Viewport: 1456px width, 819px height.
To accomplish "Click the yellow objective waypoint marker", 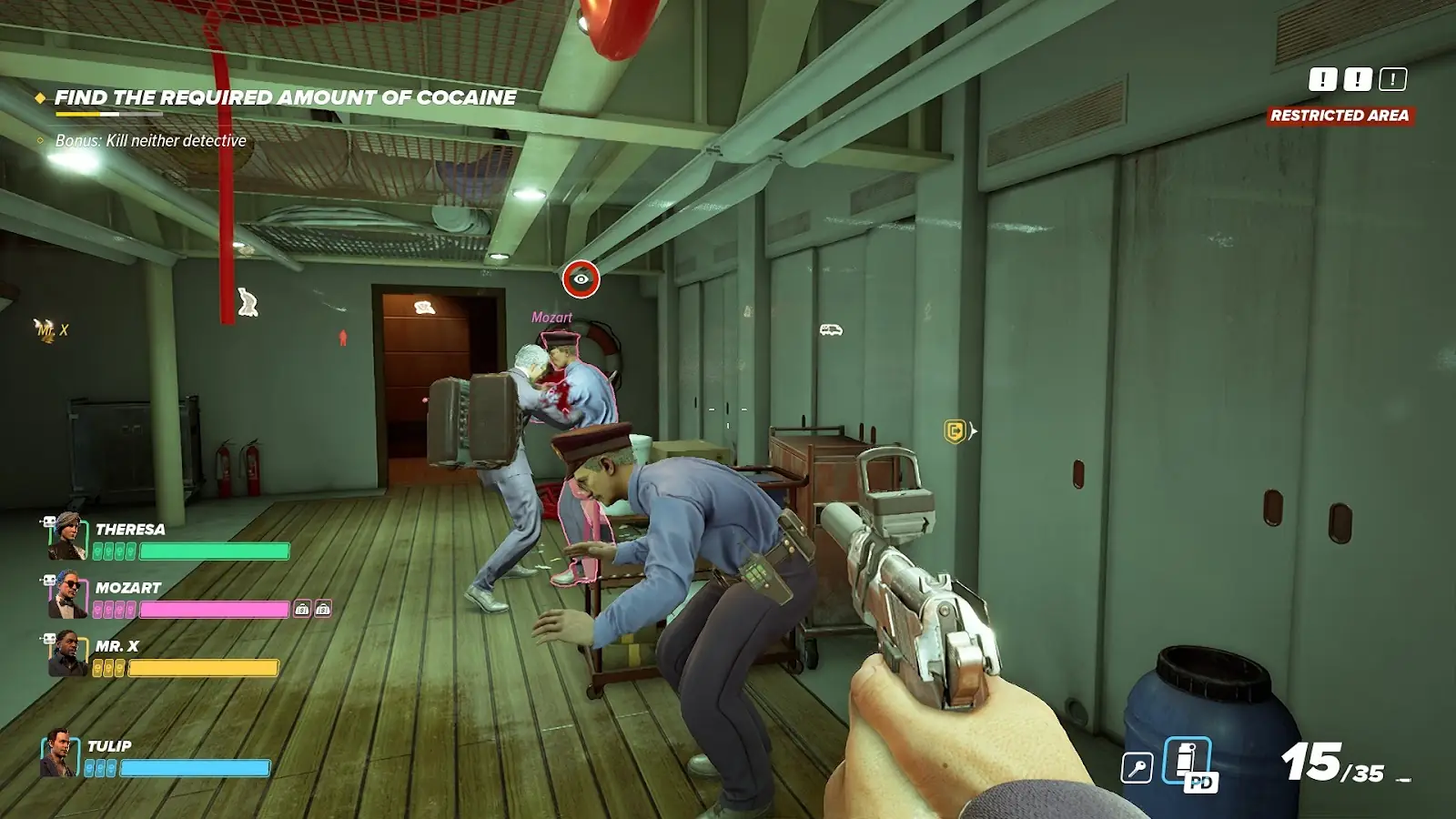I will [955, 430].
